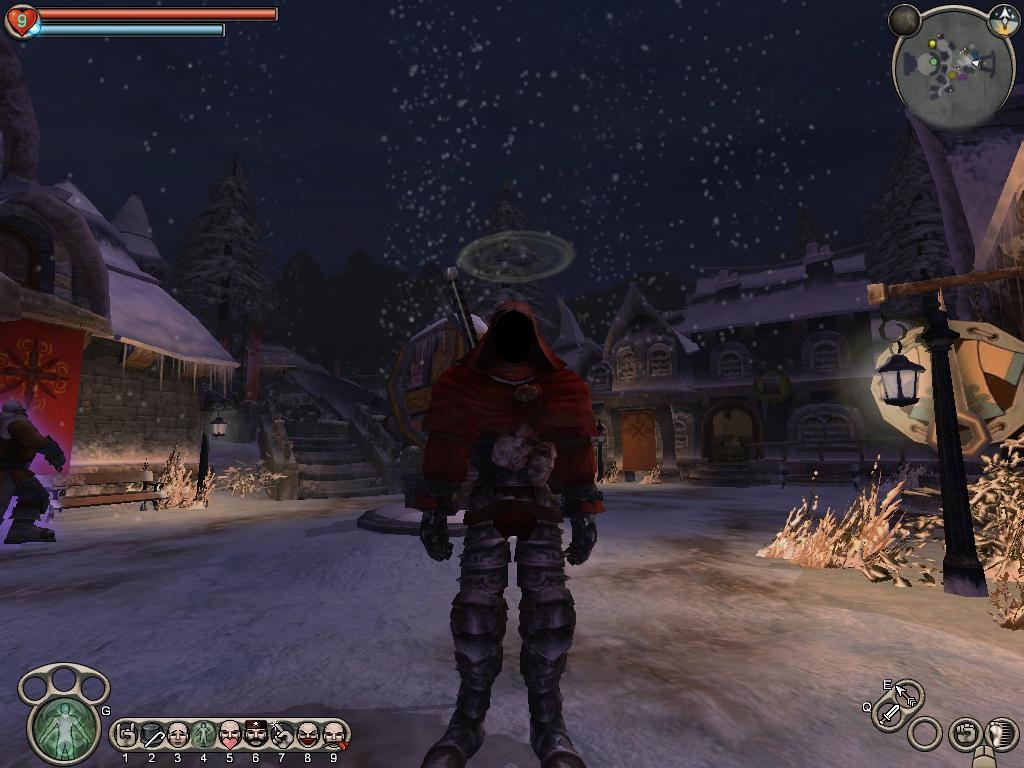Click the dark moon orb on the minimap
The image size is (1024, 768).
904,20
